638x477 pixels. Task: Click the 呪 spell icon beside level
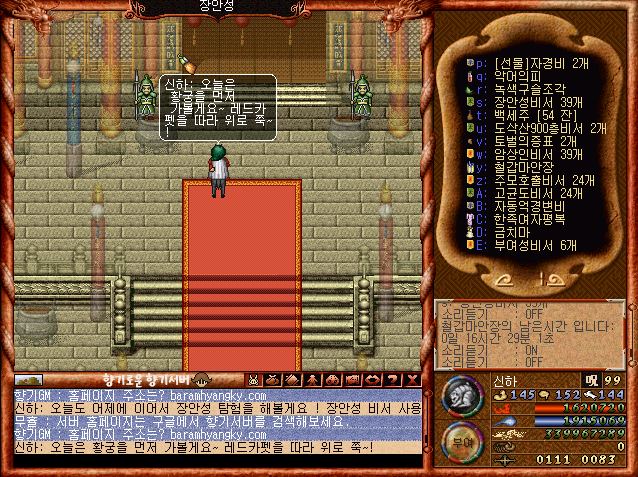pos(593,380)
